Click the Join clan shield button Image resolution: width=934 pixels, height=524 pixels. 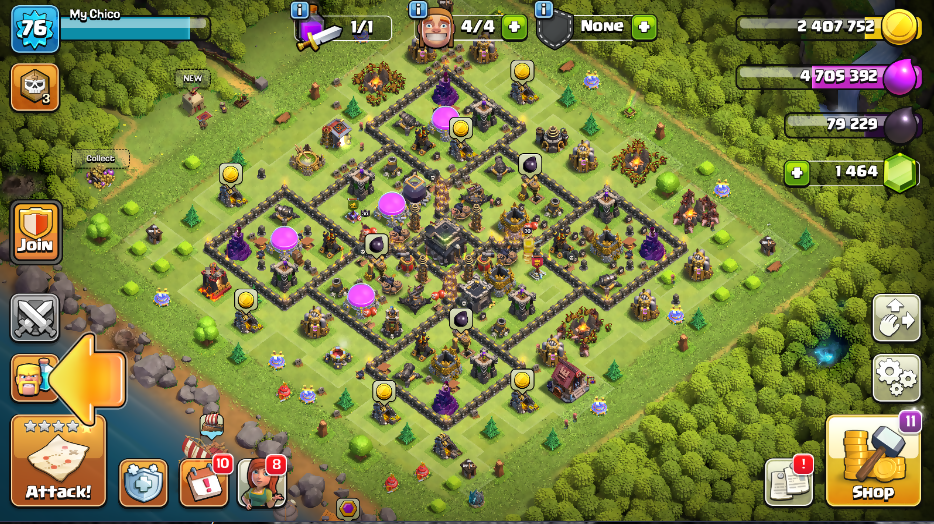coord(35,232)
